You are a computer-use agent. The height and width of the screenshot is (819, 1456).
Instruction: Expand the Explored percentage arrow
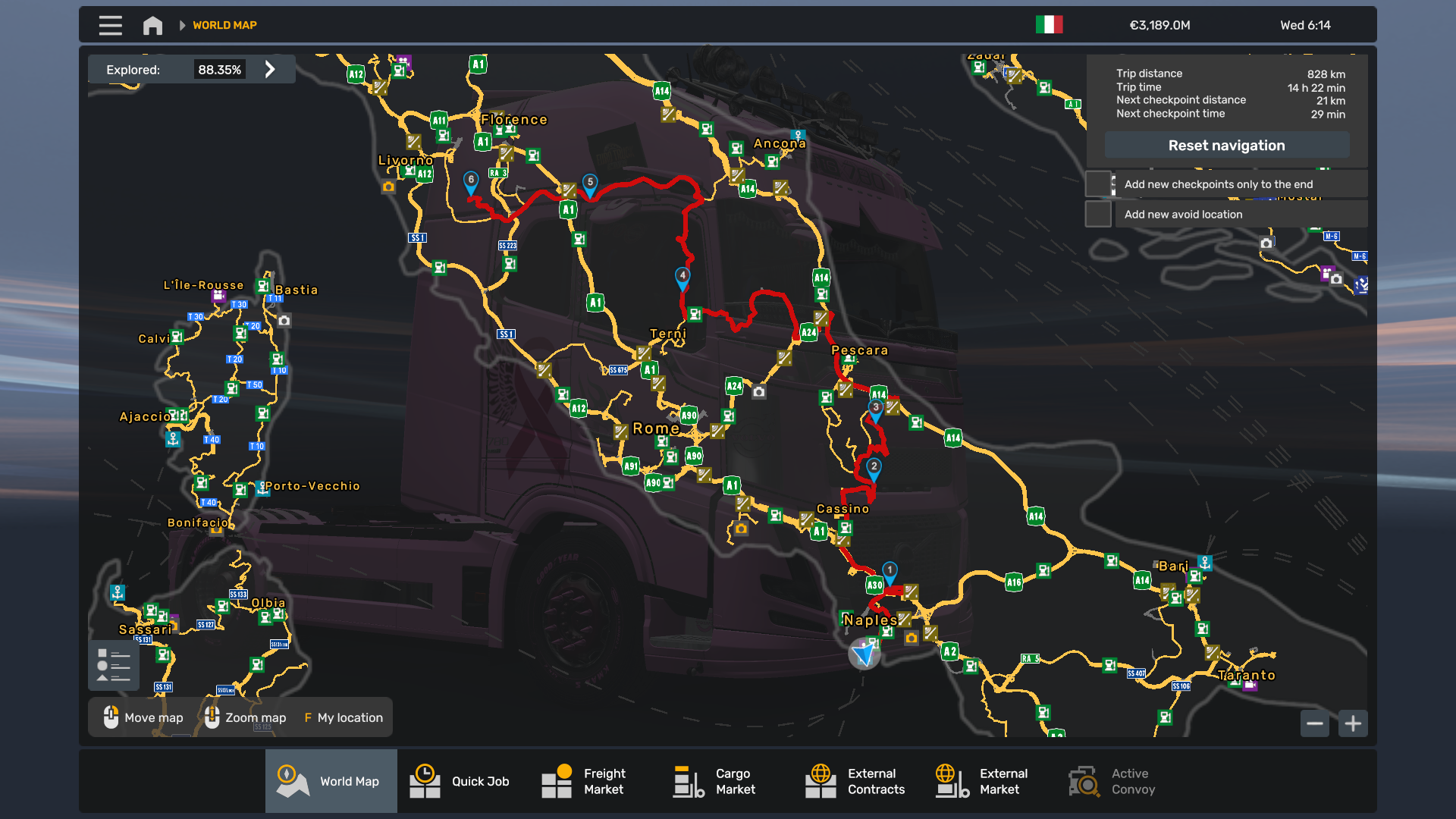[x=270, y=70]
